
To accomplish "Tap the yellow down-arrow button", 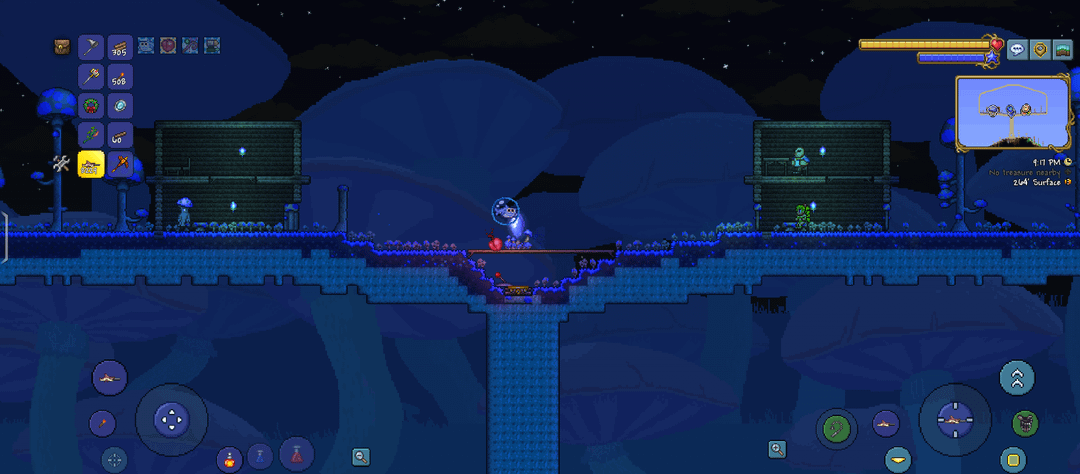I will pos(898,459).
